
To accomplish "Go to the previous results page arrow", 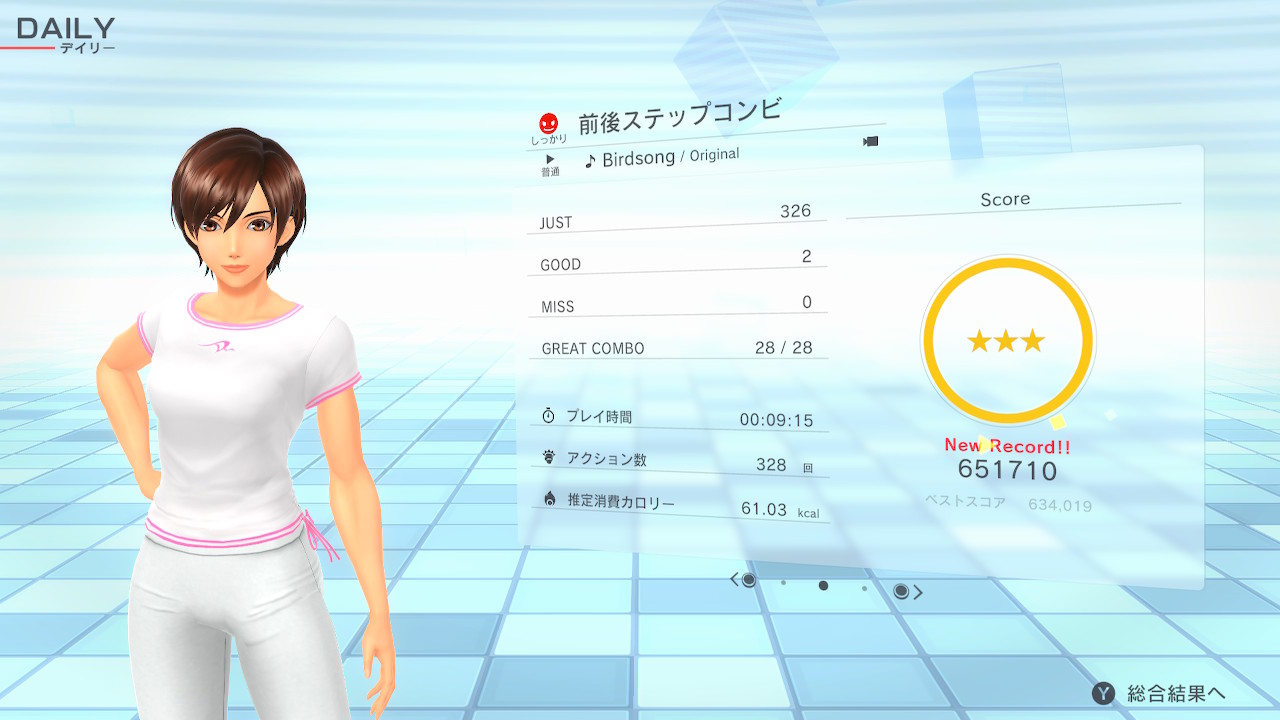I will pyautogui.click(x=735, y=579).
